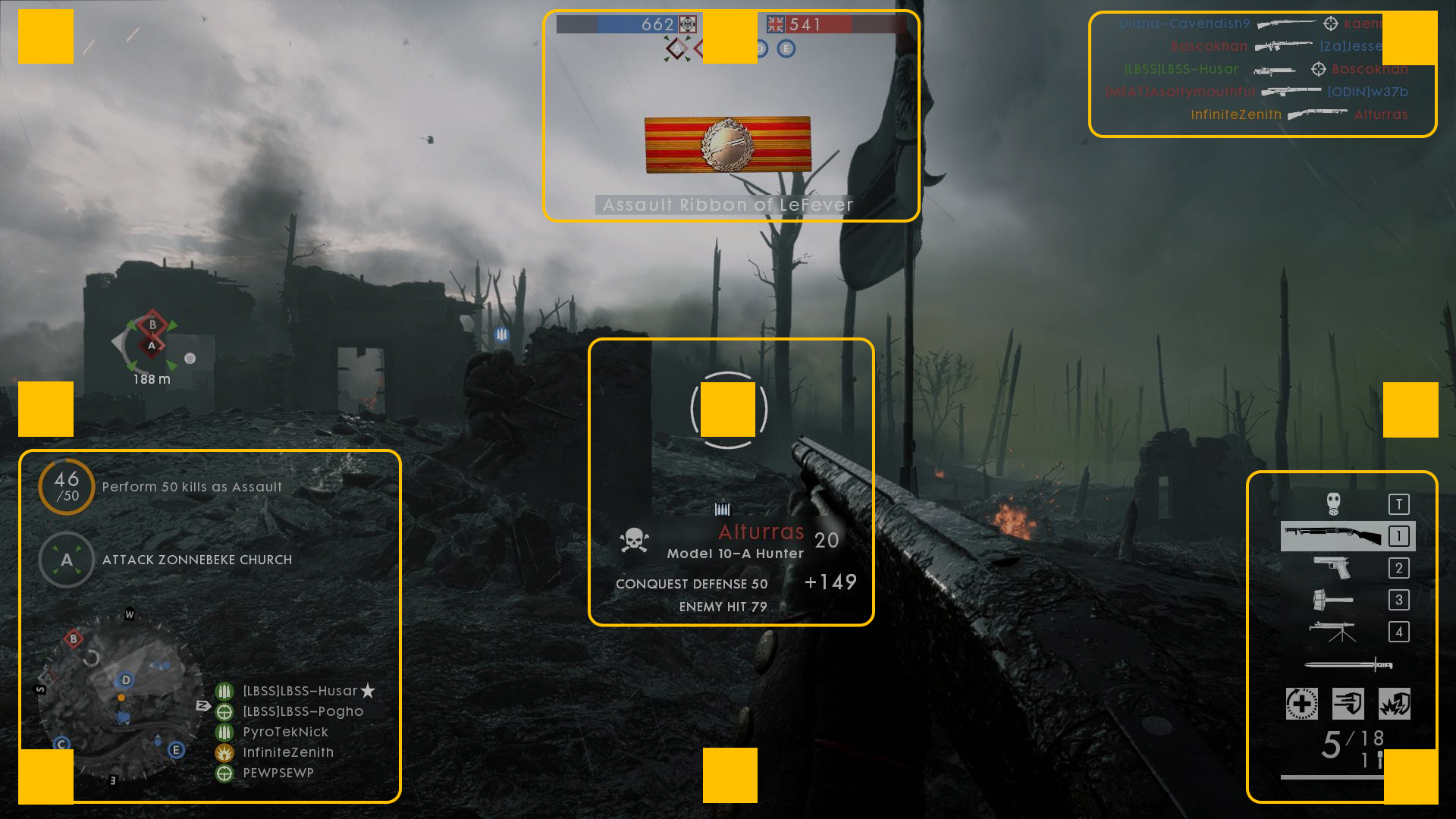Click the Attack Zonnebeke Church objective
Image resolution: width=1456 pixels, height=819 pixels.
196,560
